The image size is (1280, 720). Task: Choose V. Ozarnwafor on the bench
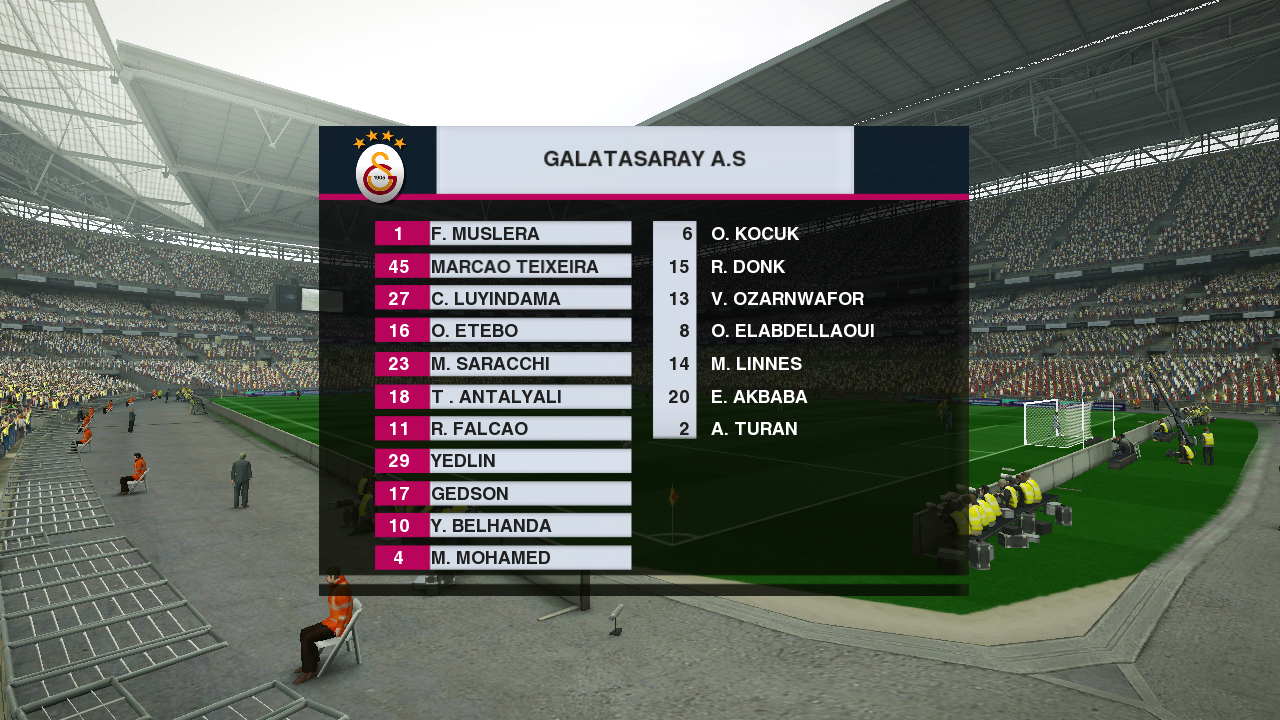pyautogui.click(x=786, y=299)
